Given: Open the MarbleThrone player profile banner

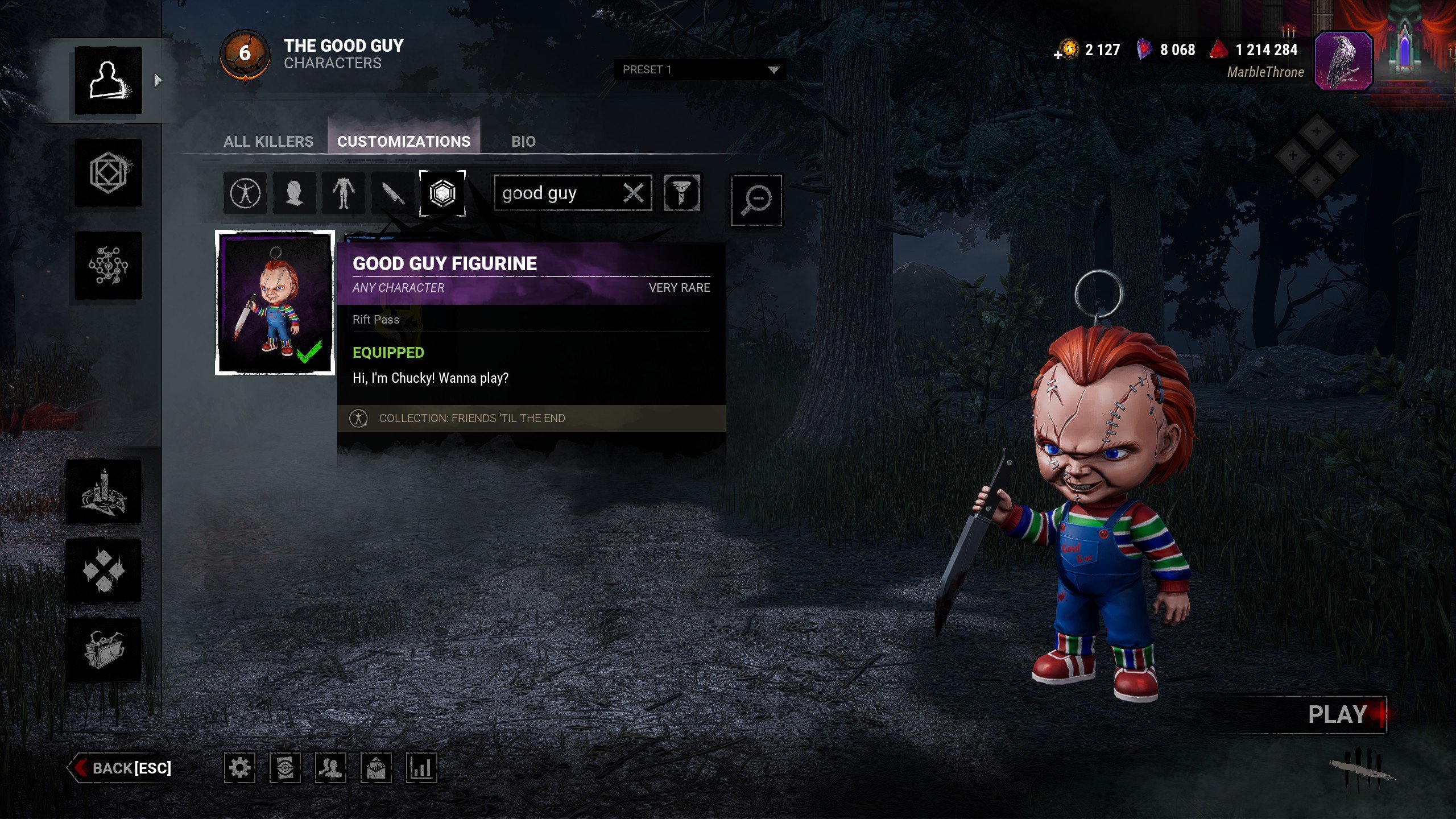Looking at the screenshot, I should pyautogui.click(x=1343, y=60).
